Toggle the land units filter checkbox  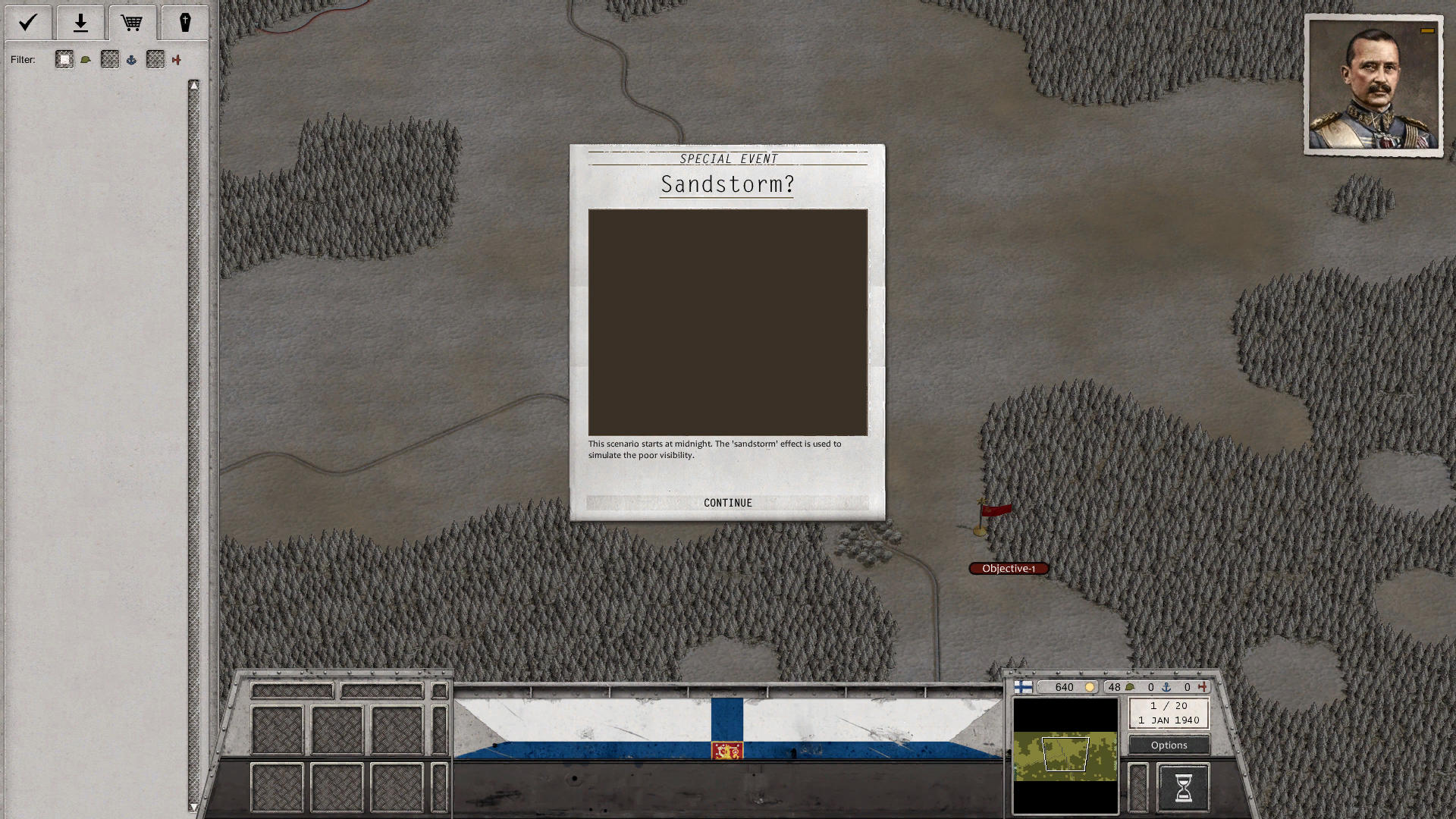pos(64,59)
